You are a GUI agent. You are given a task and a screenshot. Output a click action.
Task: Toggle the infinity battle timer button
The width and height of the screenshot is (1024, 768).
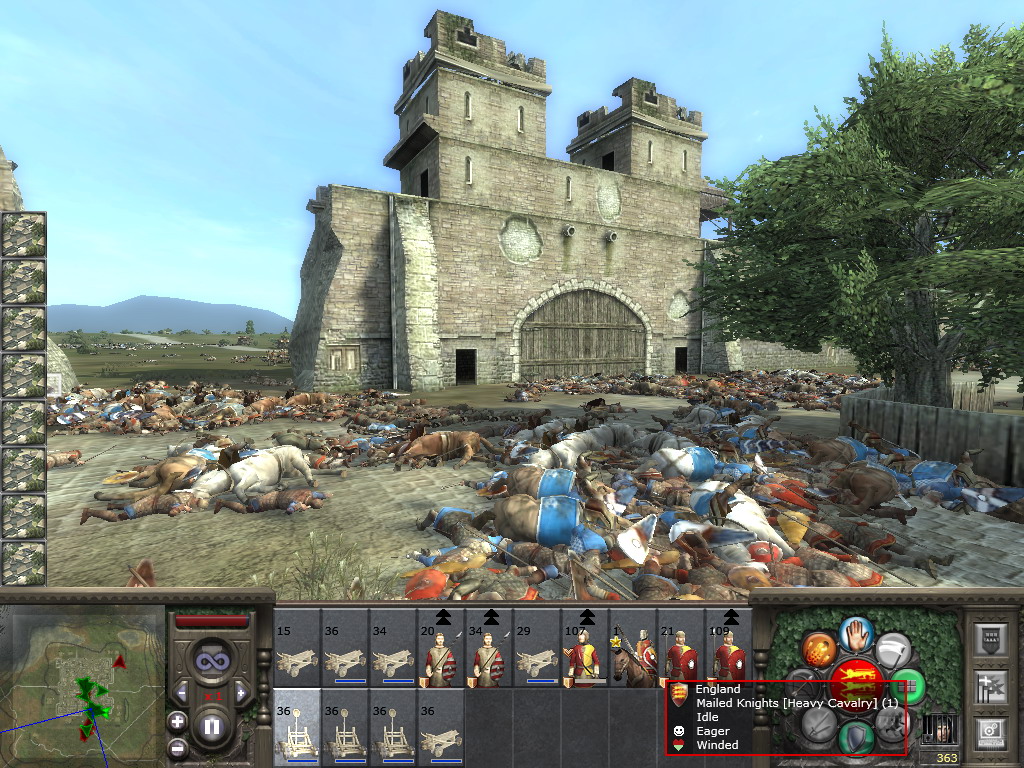211,660
